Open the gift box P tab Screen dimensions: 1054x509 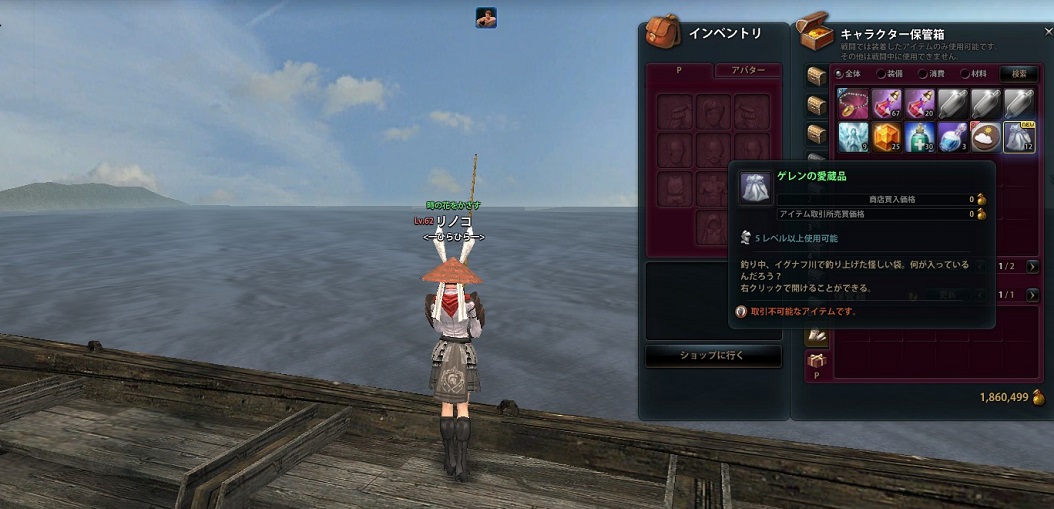click(x=817, y=364)
